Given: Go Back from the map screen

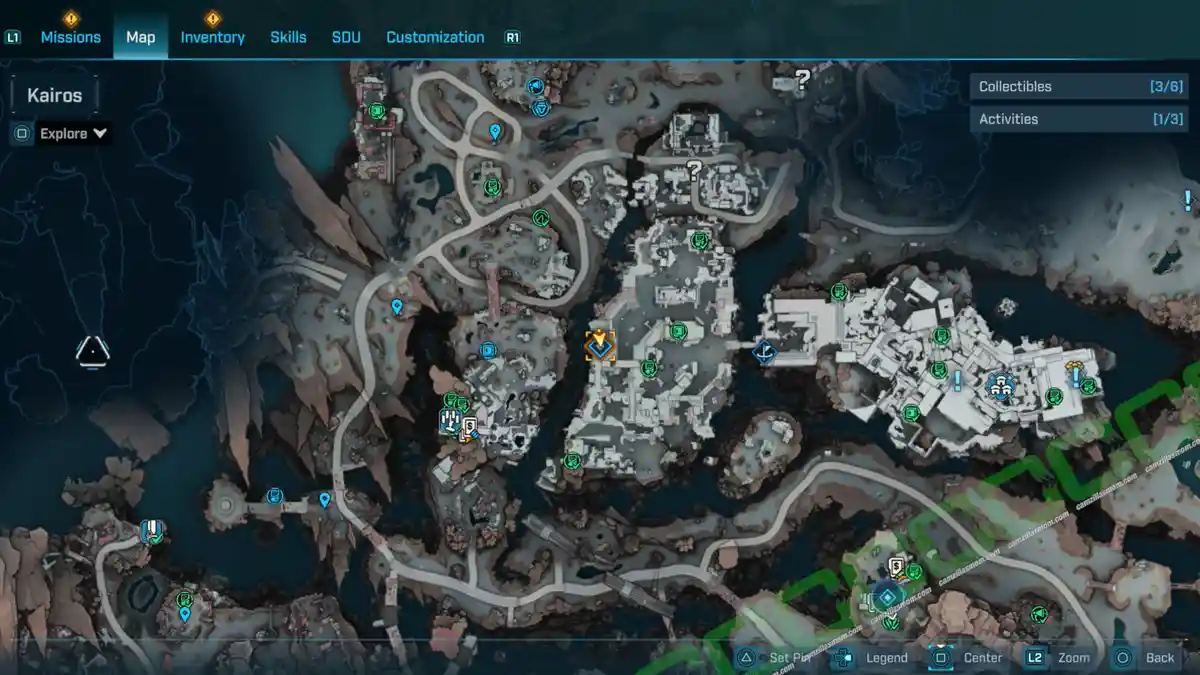Looking at the screenshot, I should pos(1159,658).
